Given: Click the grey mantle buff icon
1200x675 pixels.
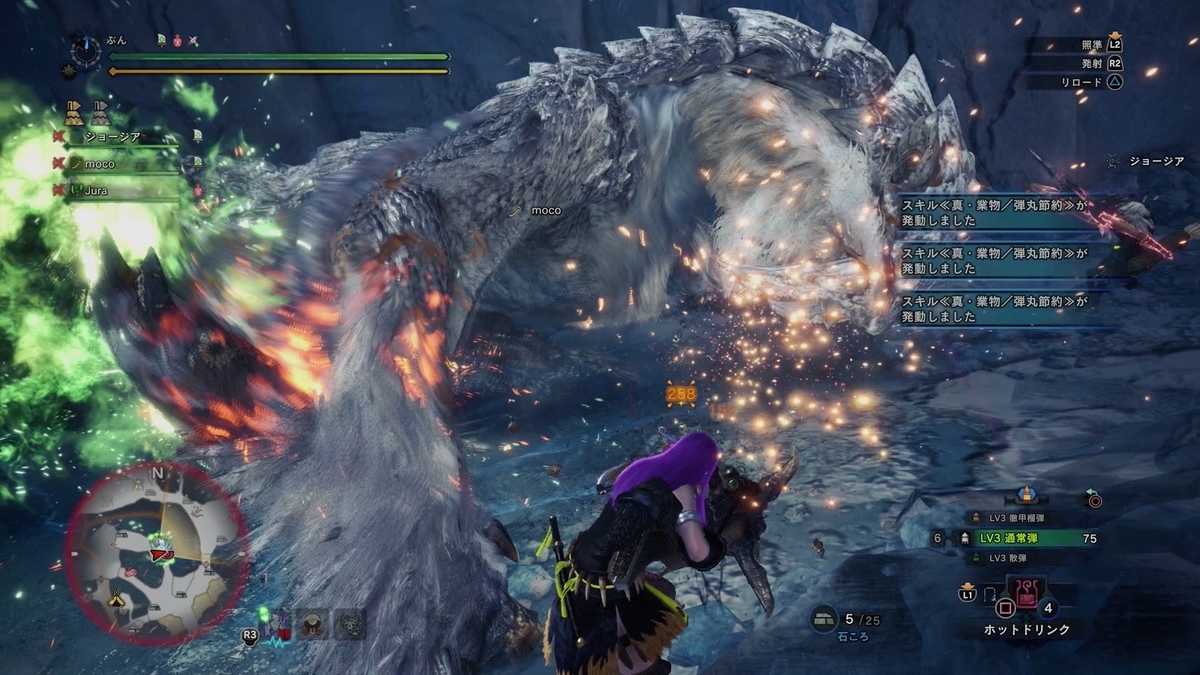Looking at the screenshot, I should [x=99, y=112].
